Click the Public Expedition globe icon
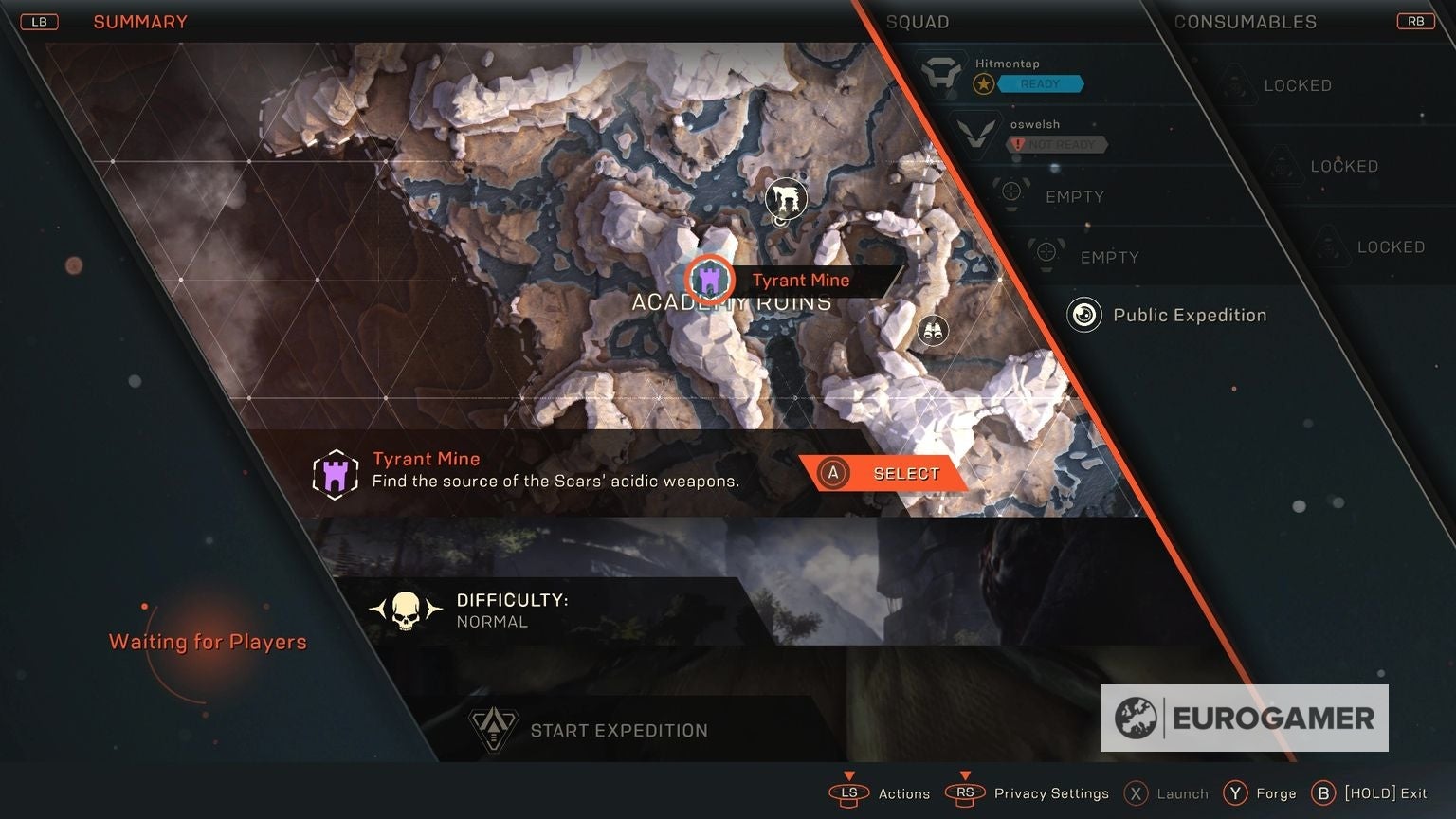 click(x=1083, y=314)
